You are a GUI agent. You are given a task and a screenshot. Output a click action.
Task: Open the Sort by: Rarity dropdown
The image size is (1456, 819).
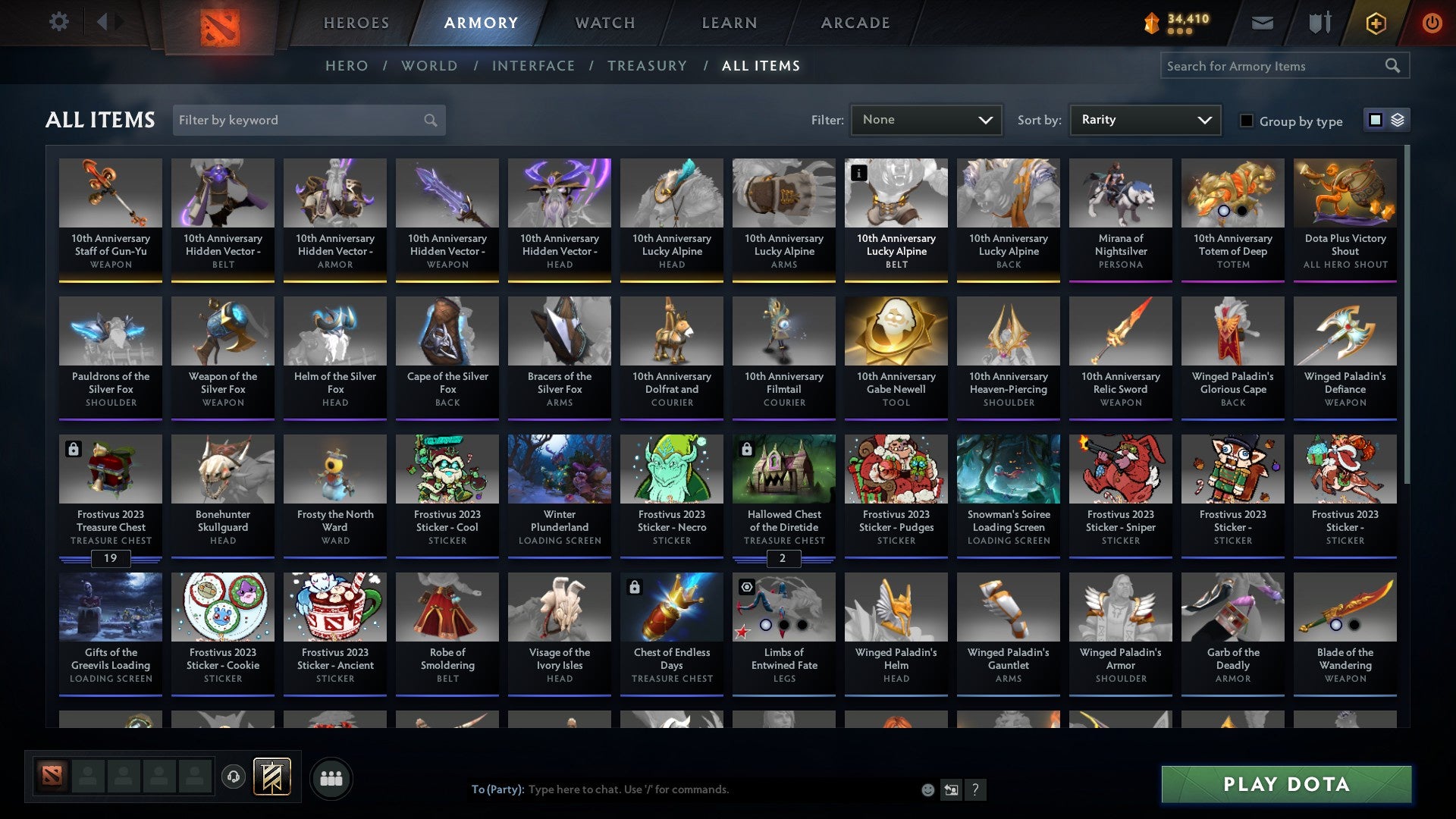pyautogui.click(x=1144, y=119)
